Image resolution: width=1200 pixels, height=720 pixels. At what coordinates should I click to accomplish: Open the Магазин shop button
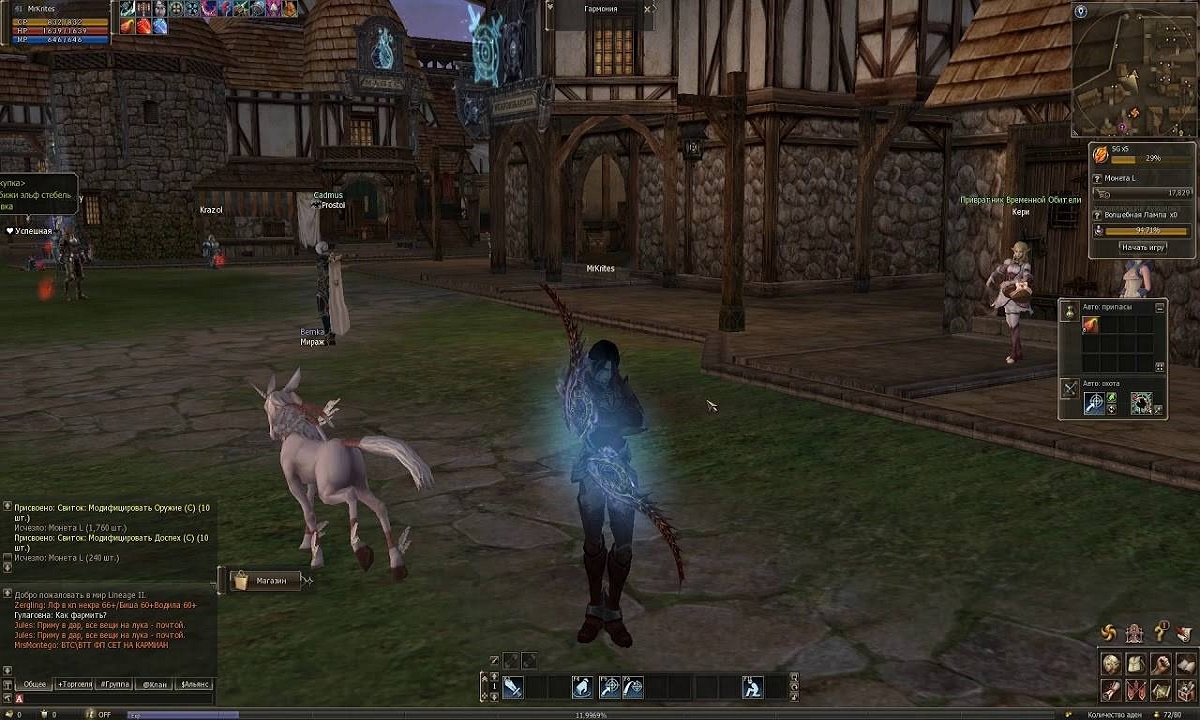(265, 580)
